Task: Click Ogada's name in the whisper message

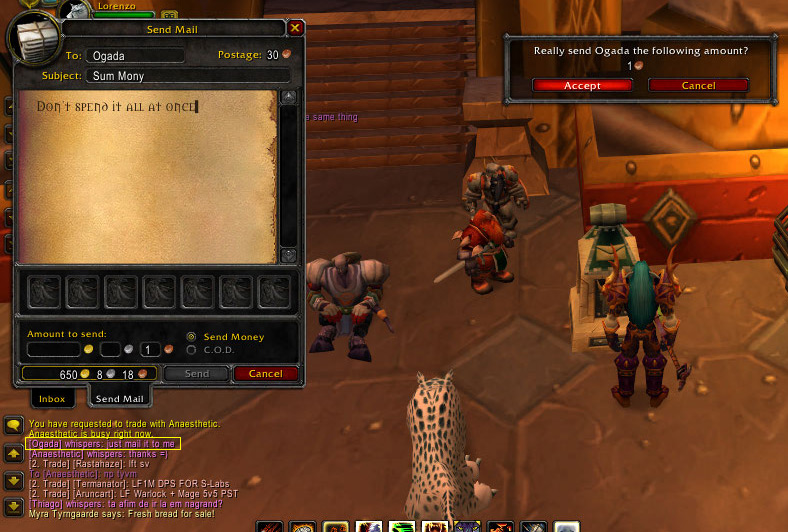Action: click(46, 443)
